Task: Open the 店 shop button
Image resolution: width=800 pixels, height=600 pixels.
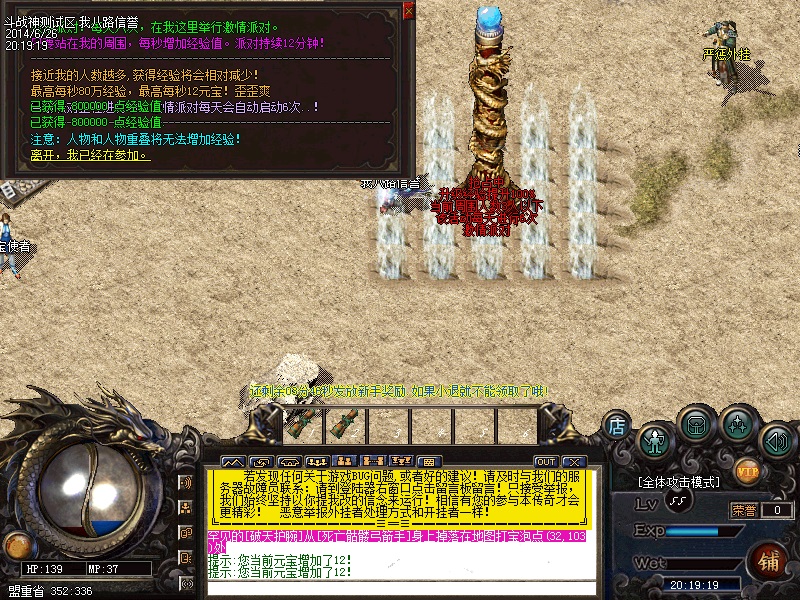Action: click(617, 426)
